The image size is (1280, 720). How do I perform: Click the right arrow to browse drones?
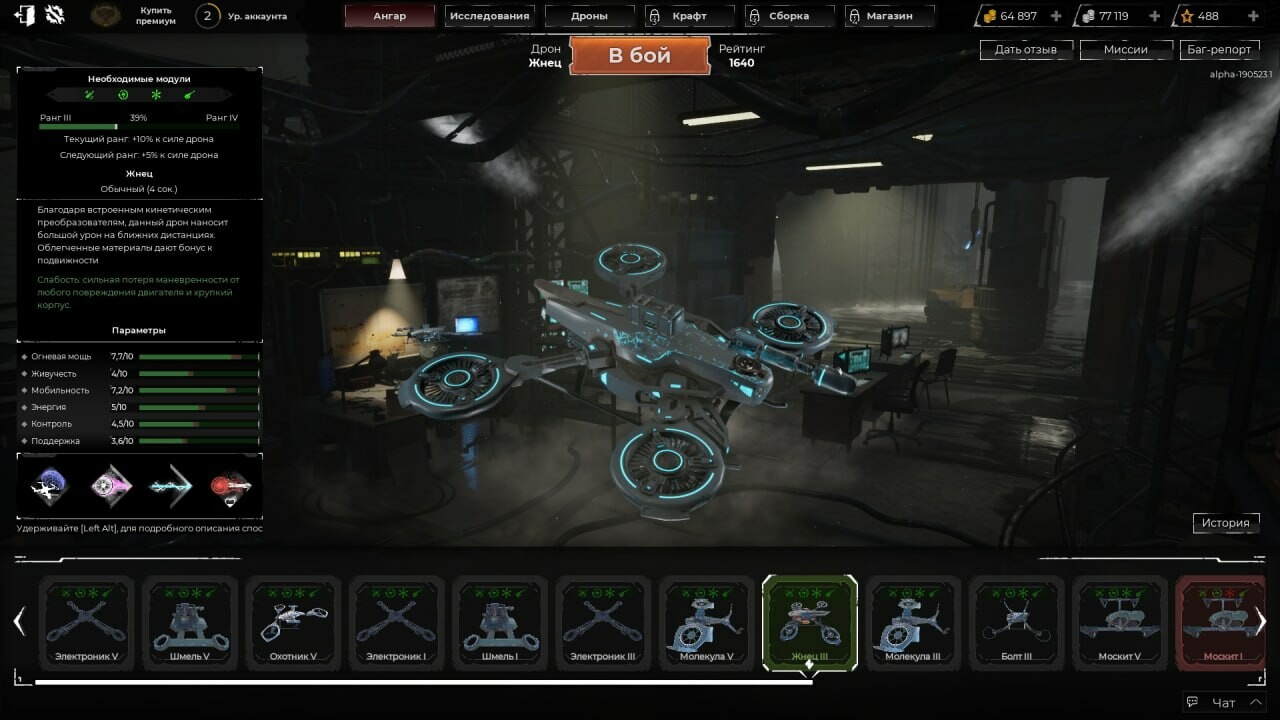[x=1262, y=620]
